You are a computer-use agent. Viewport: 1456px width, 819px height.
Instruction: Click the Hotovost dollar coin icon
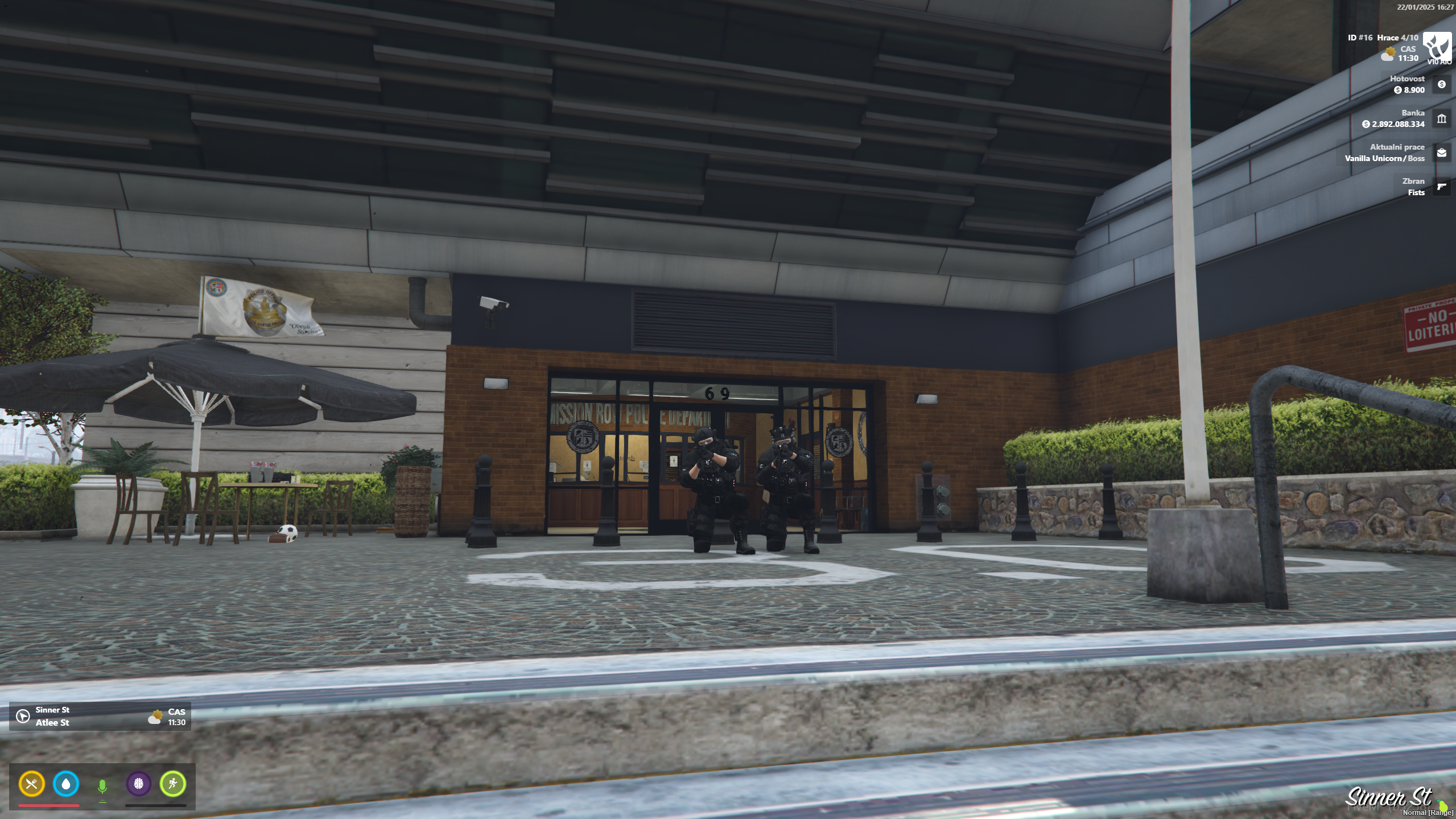(x=1442, y=84)
